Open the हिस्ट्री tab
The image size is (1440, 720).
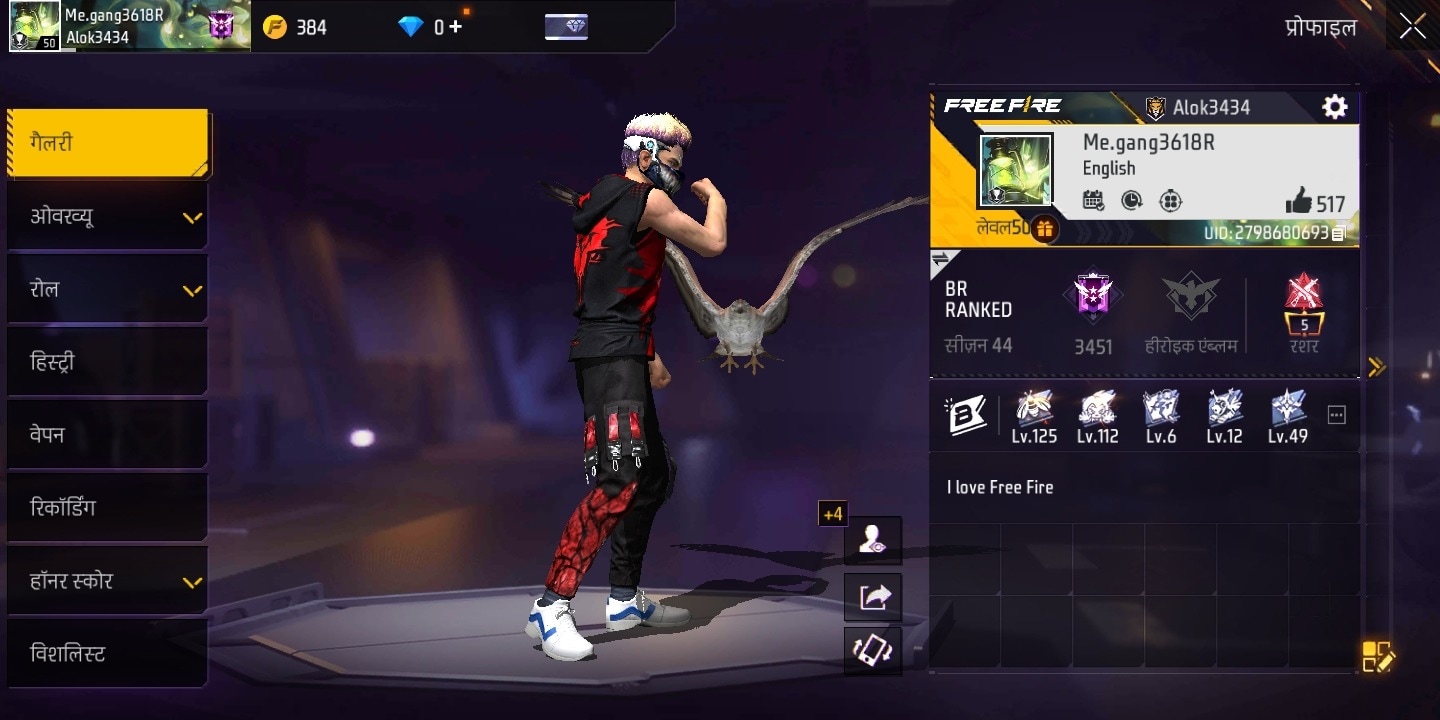point(108,362)
